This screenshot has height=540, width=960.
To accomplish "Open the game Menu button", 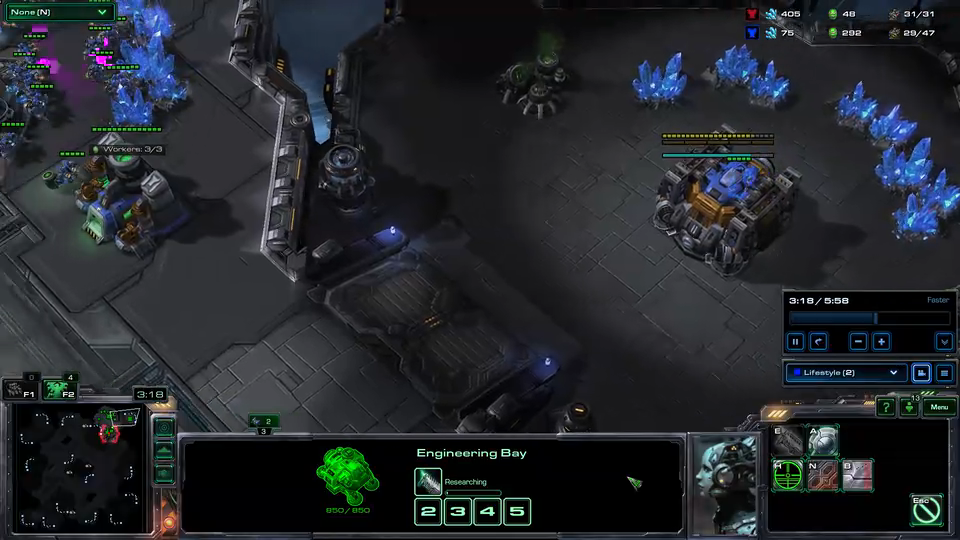I will 937,407.
